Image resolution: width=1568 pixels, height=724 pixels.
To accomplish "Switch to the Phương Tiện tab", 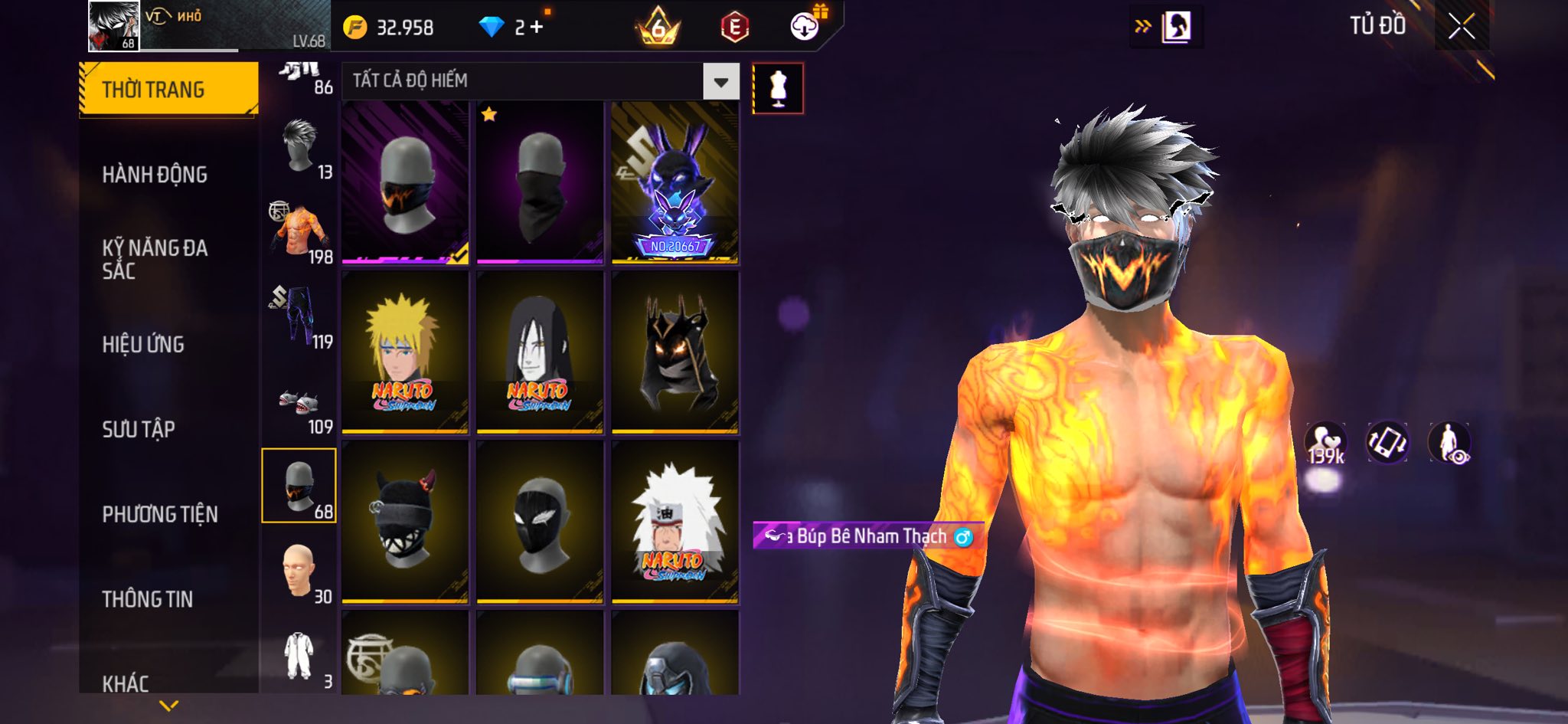I will click(x=160, y=514).
